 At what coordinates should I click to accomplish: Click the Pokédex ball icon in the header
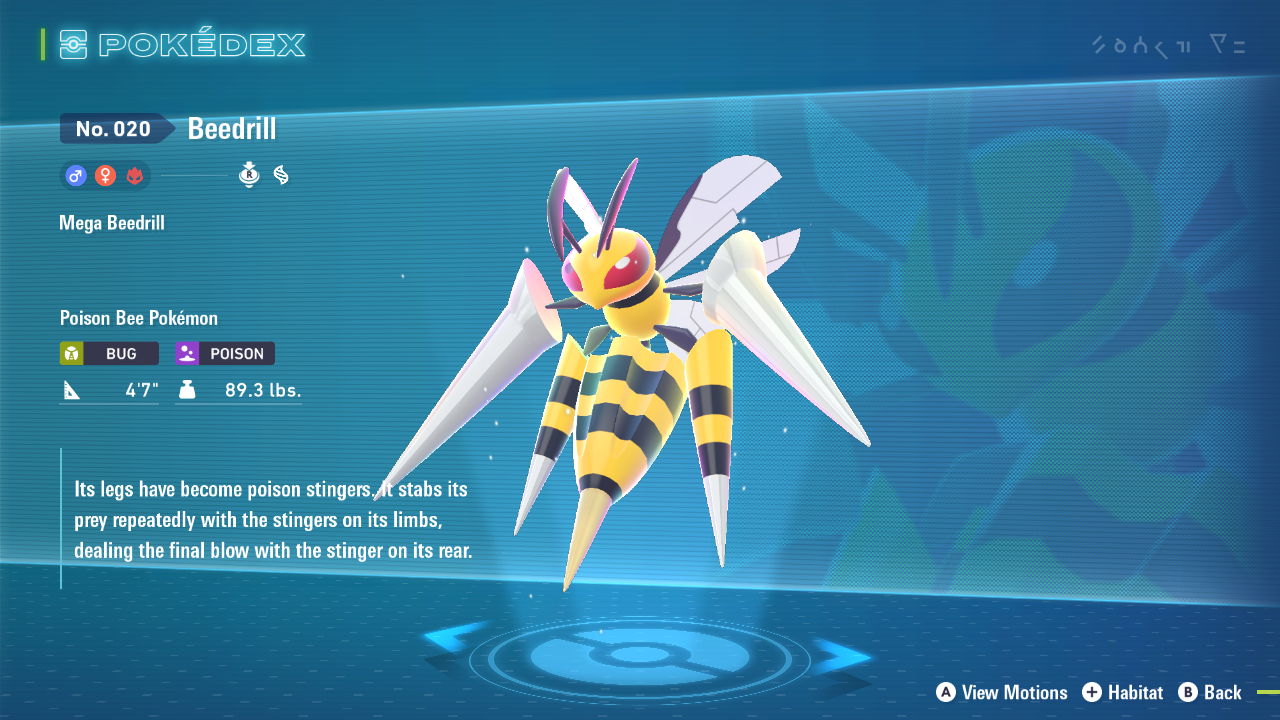(x=73, y=43)
